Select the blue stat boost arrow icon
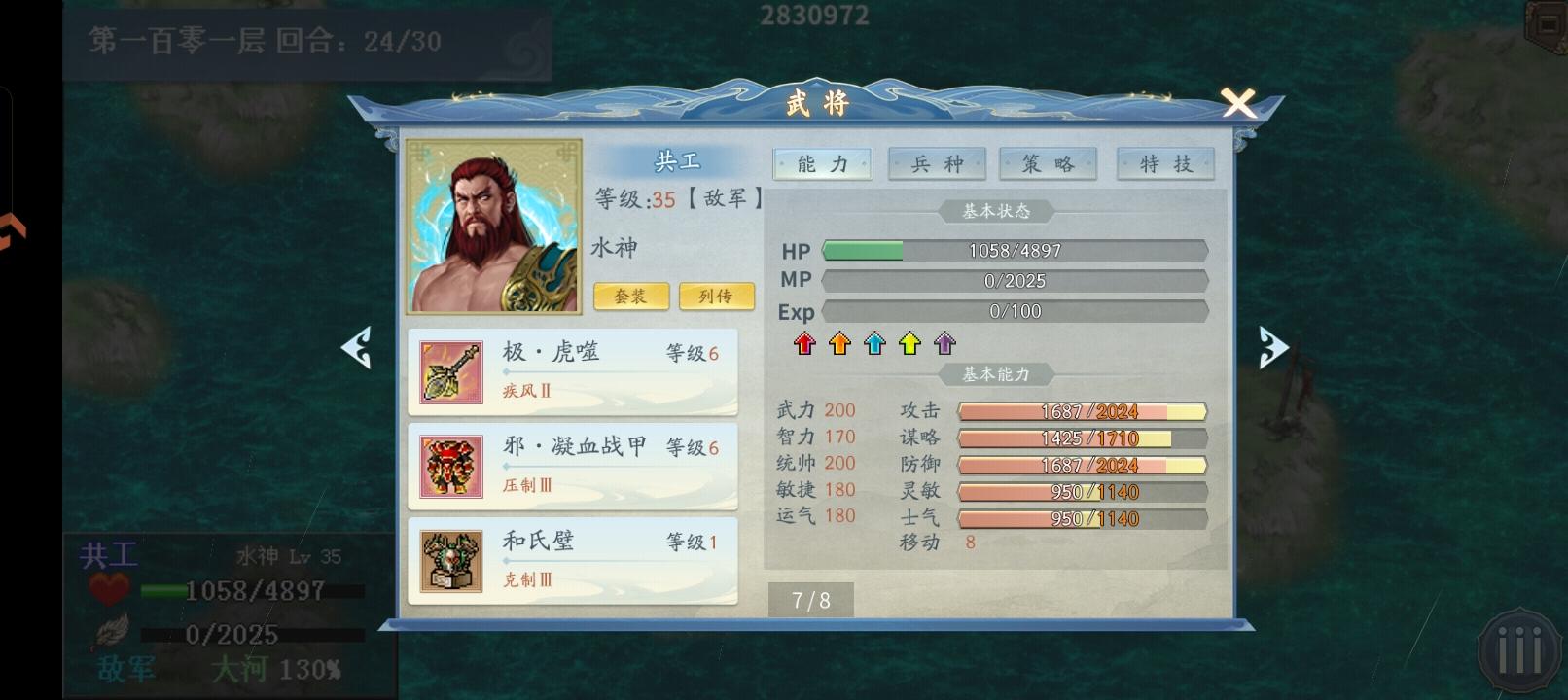This screenshot has height=700, width=1568. point(873,343)
